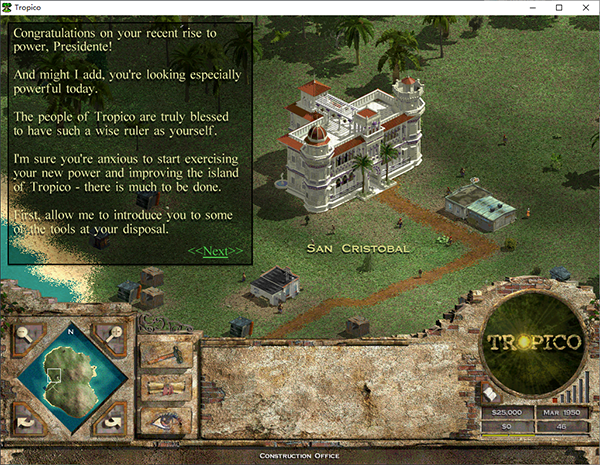Select the tallest game speed bar

point(589,386)
